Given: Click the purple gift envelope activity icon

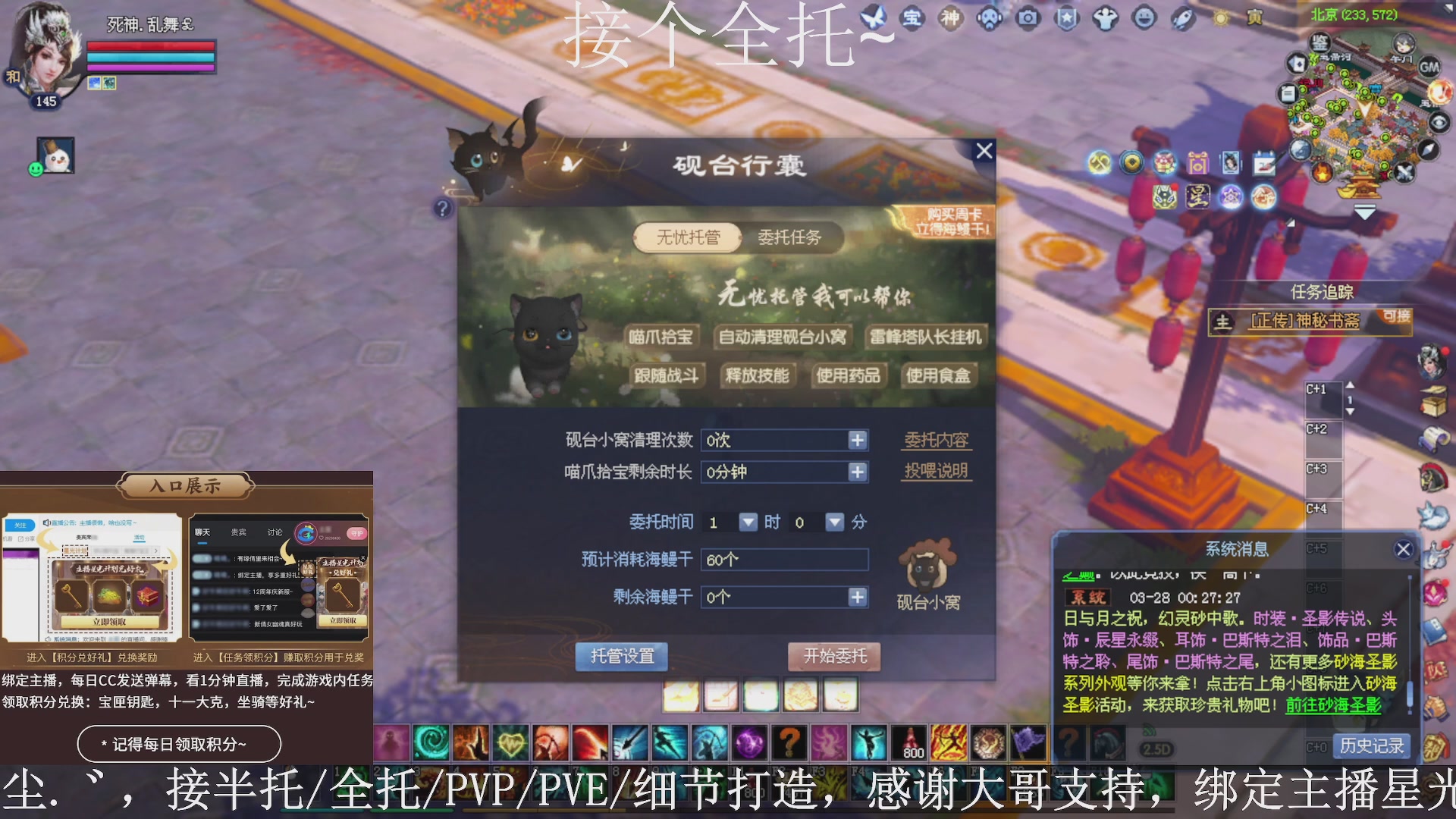Looking at the screenshot, I should tap(1199, 162).
